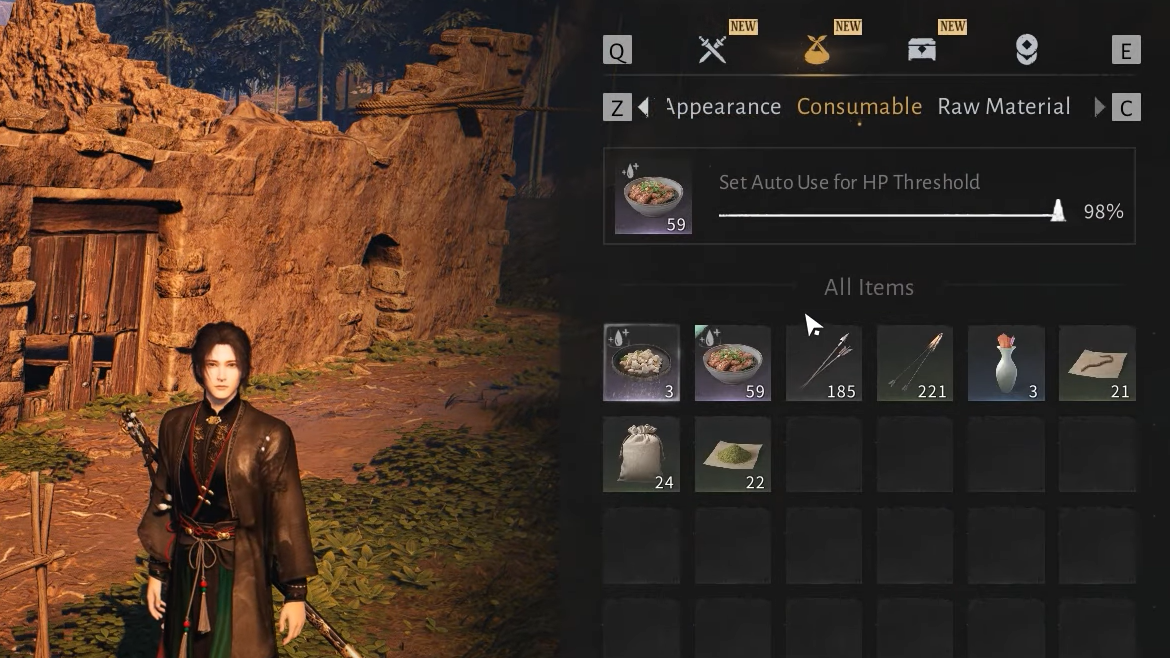Click the left arrow beside Appearance
Image resolution: width=1170 pixels, height=658 pixels.
643,107
